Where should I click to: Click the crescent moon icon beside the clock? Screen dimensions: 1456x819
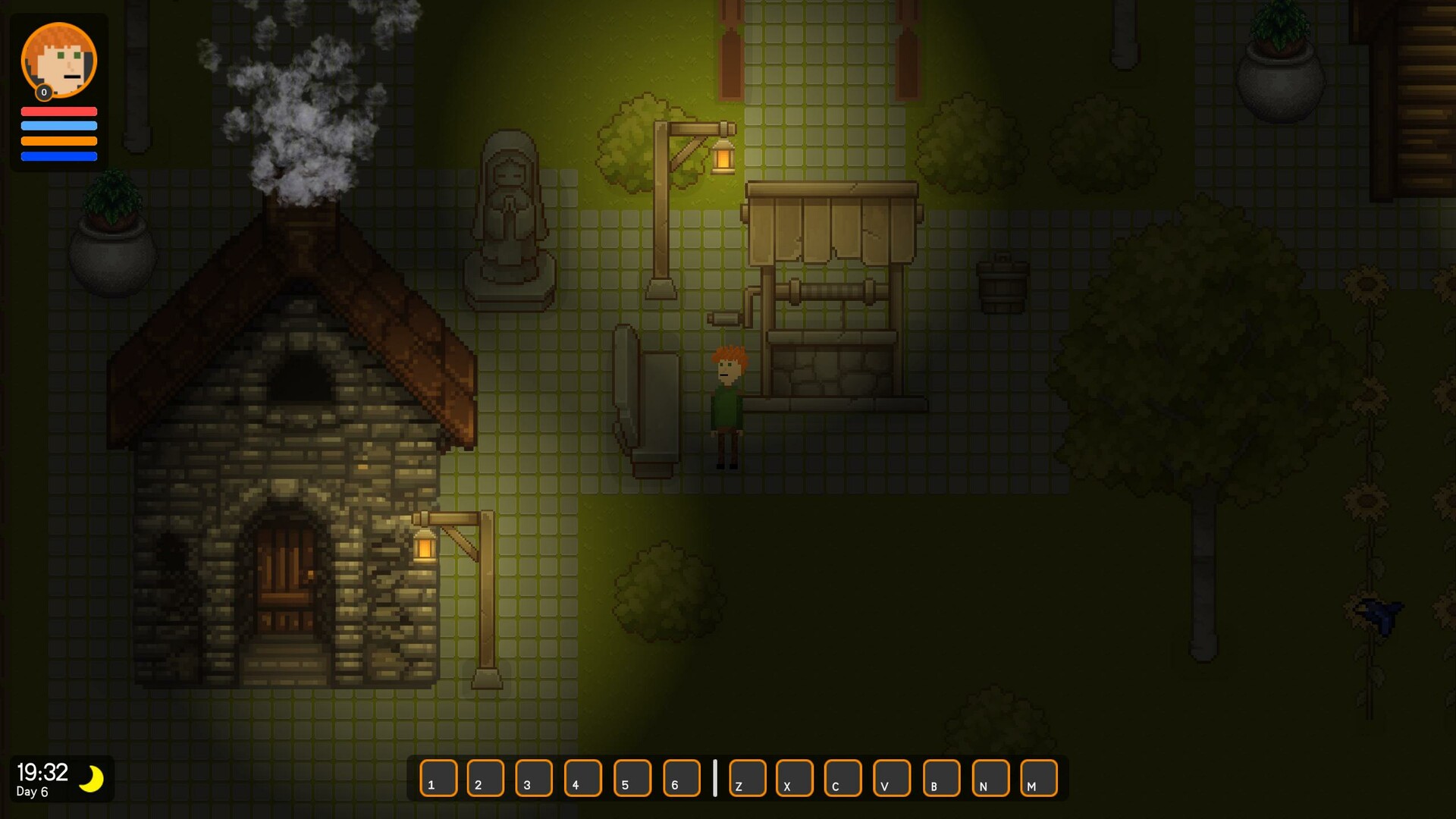point(91,779)
